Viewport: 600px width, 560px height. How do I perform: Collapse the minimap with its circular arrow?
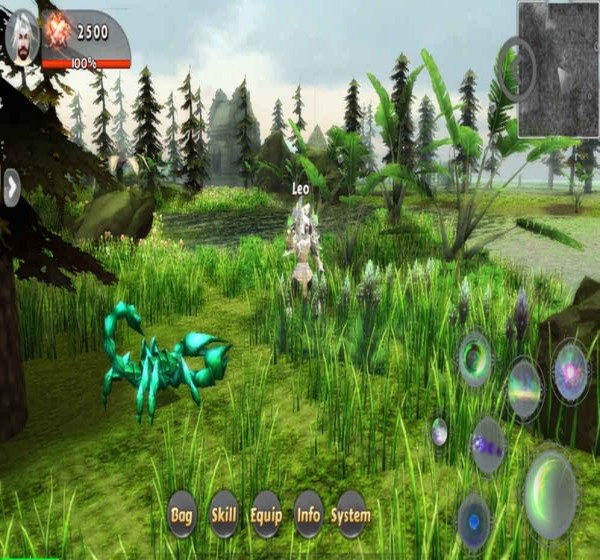[517, 68]
